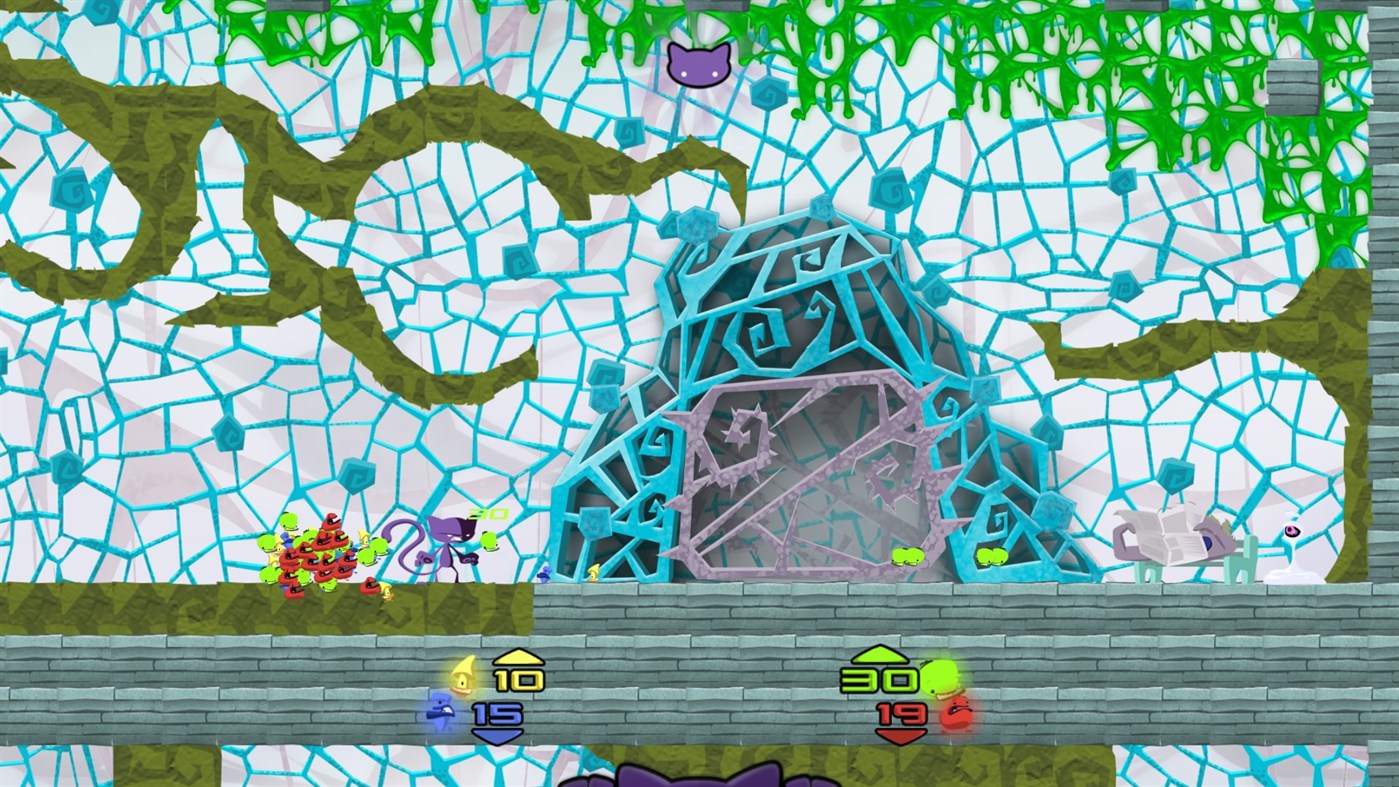Click the yellow up-quark icon in the HUD
This screenshot has height=787, width=1399.
[x=462, y=677]
